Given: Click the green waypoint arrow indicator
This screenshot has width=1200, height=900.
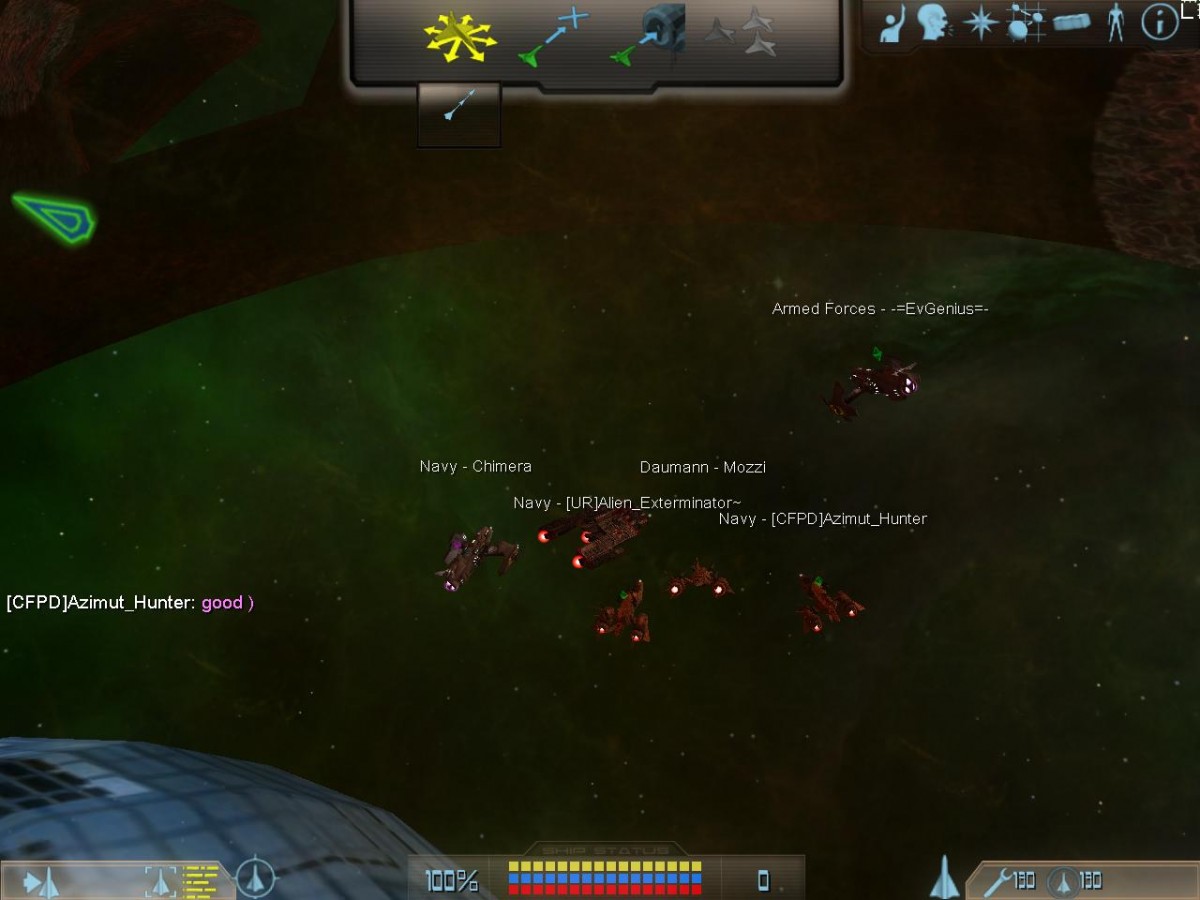Looking at the screenshot, I should point(55,217).
